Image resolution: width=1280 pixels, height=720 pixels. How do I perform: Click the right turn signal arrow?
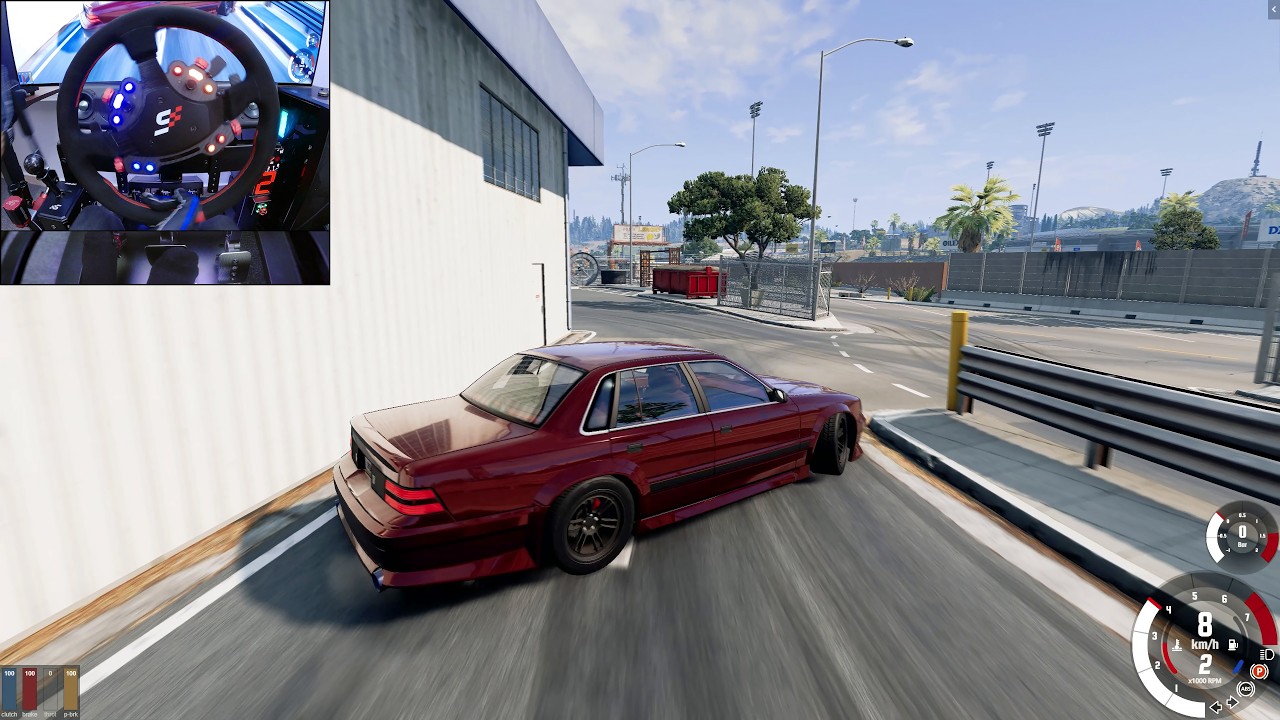point(1233,702)
